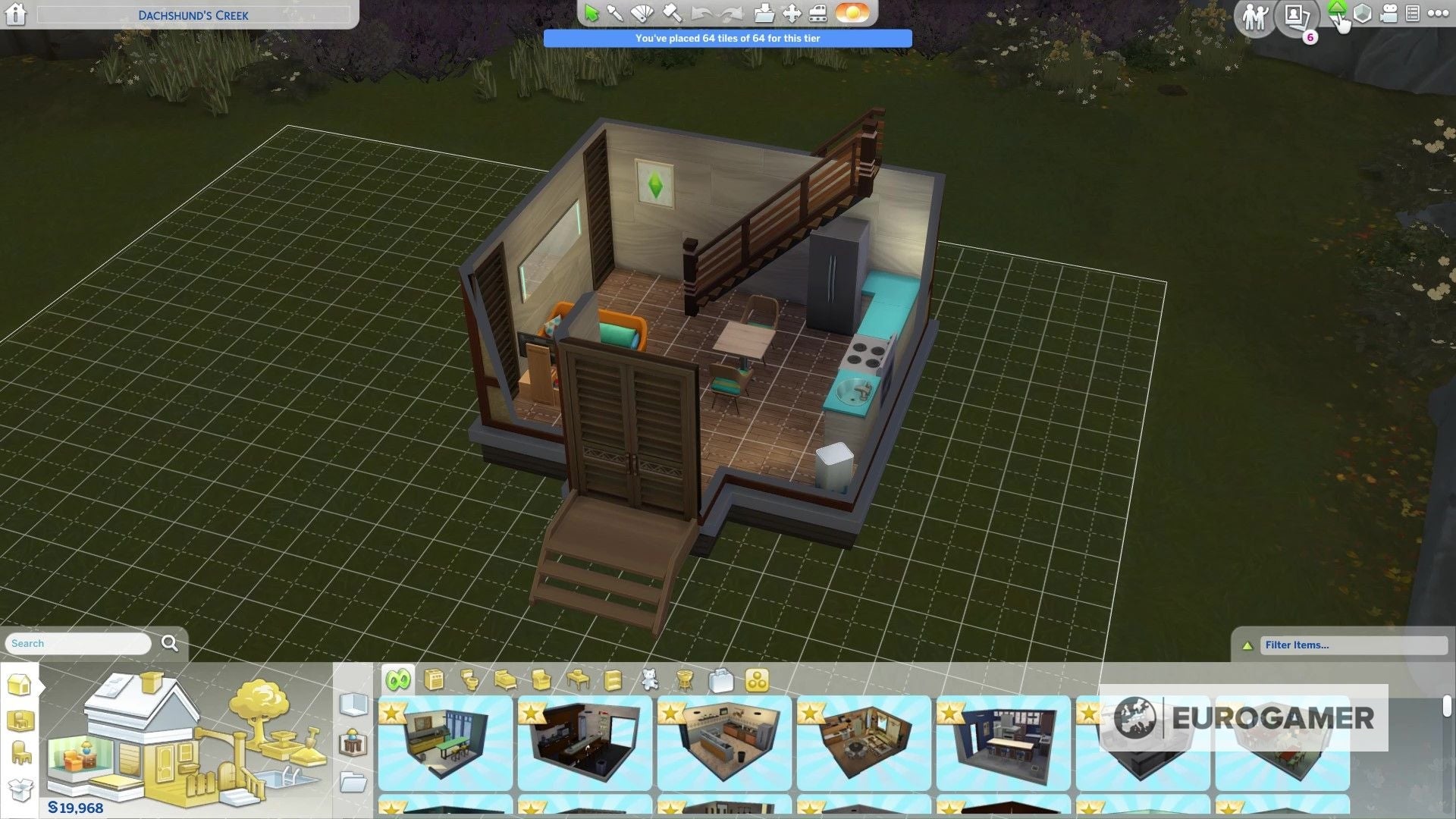Open the Design Tool swatch fan
The height and width of the screenshot is (819, 1456).
point(642,12)
